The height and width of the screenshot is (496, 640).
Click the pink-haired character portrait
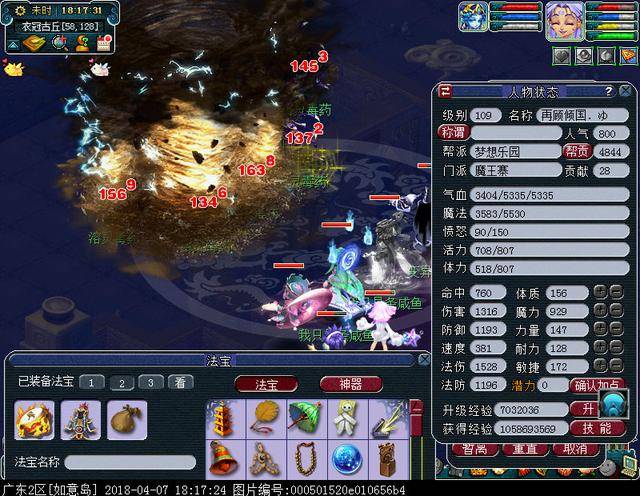click(564, 20)
